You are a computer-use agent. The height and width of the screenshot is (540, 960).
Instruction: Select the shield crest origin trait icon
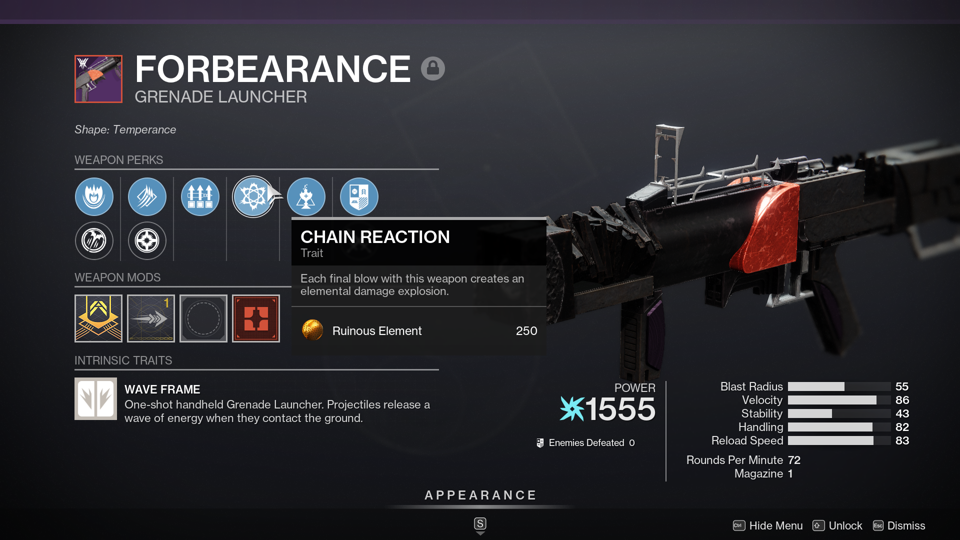pyautogui.click(x=359, y=196)
